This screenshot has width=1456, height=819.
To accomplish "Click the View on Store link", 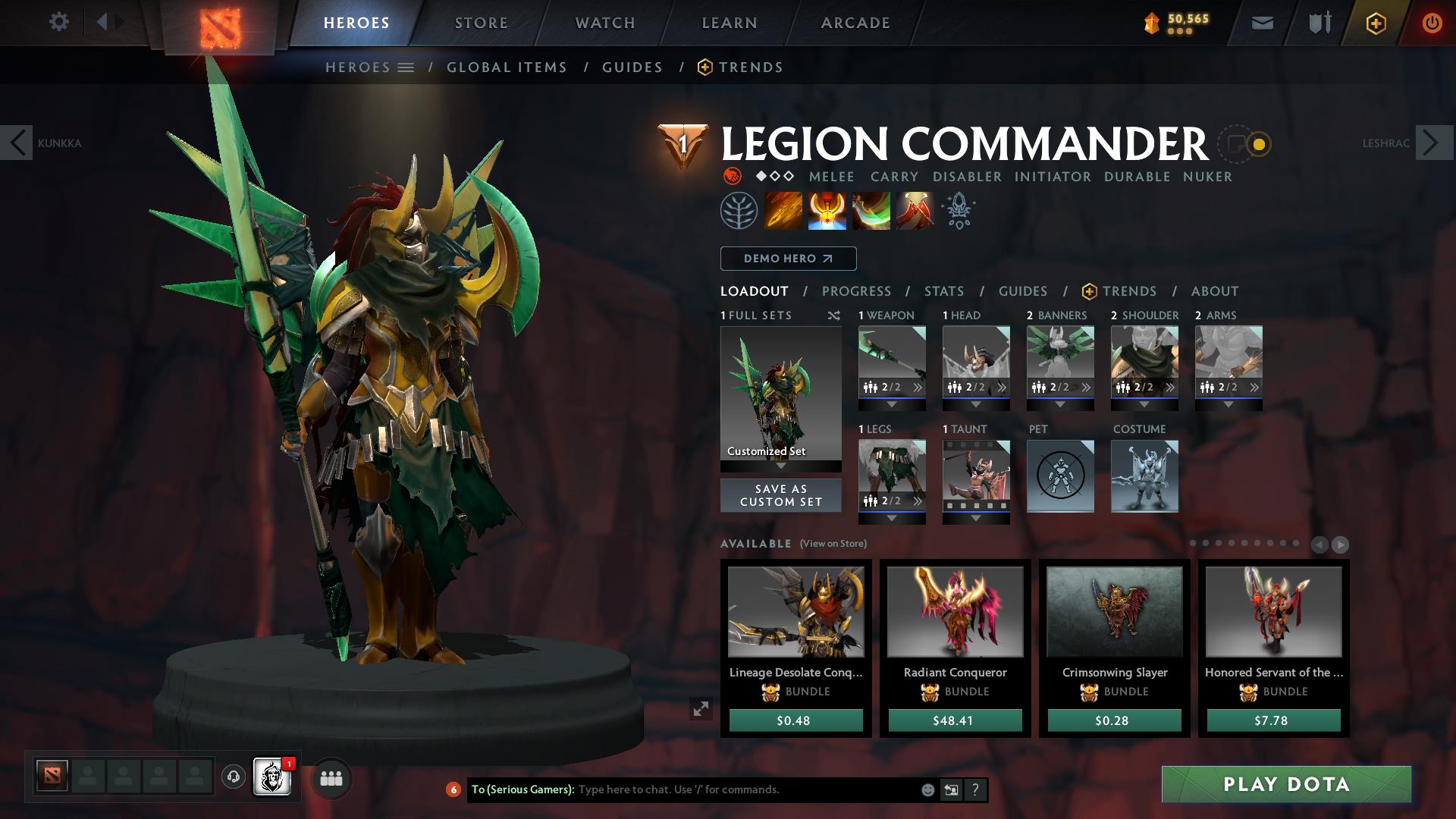I will click(834, 544).
